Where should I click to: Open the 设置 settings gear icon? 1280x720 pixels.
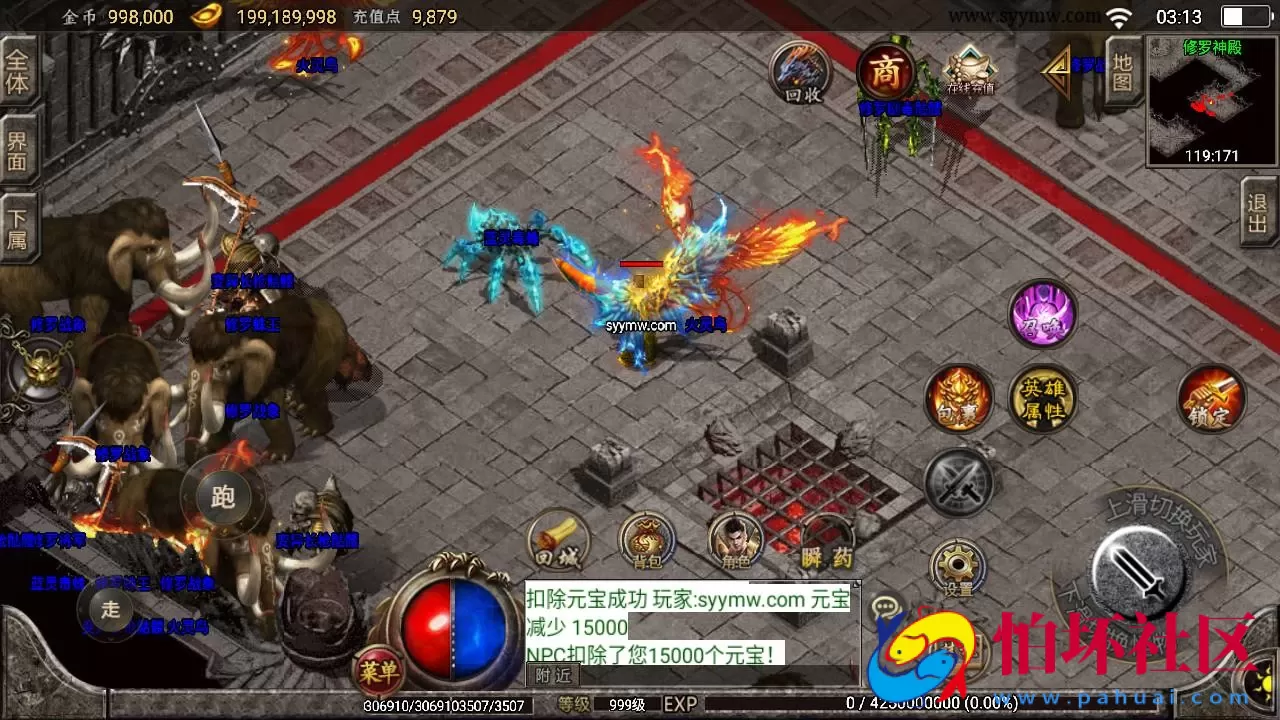958,561
